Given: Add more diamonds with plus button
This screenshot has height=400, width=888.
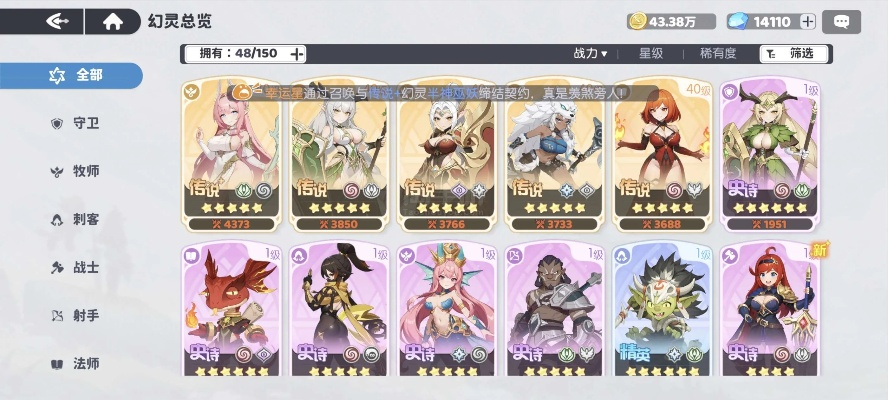Looking at the screenshot, I should pos(808,21).
